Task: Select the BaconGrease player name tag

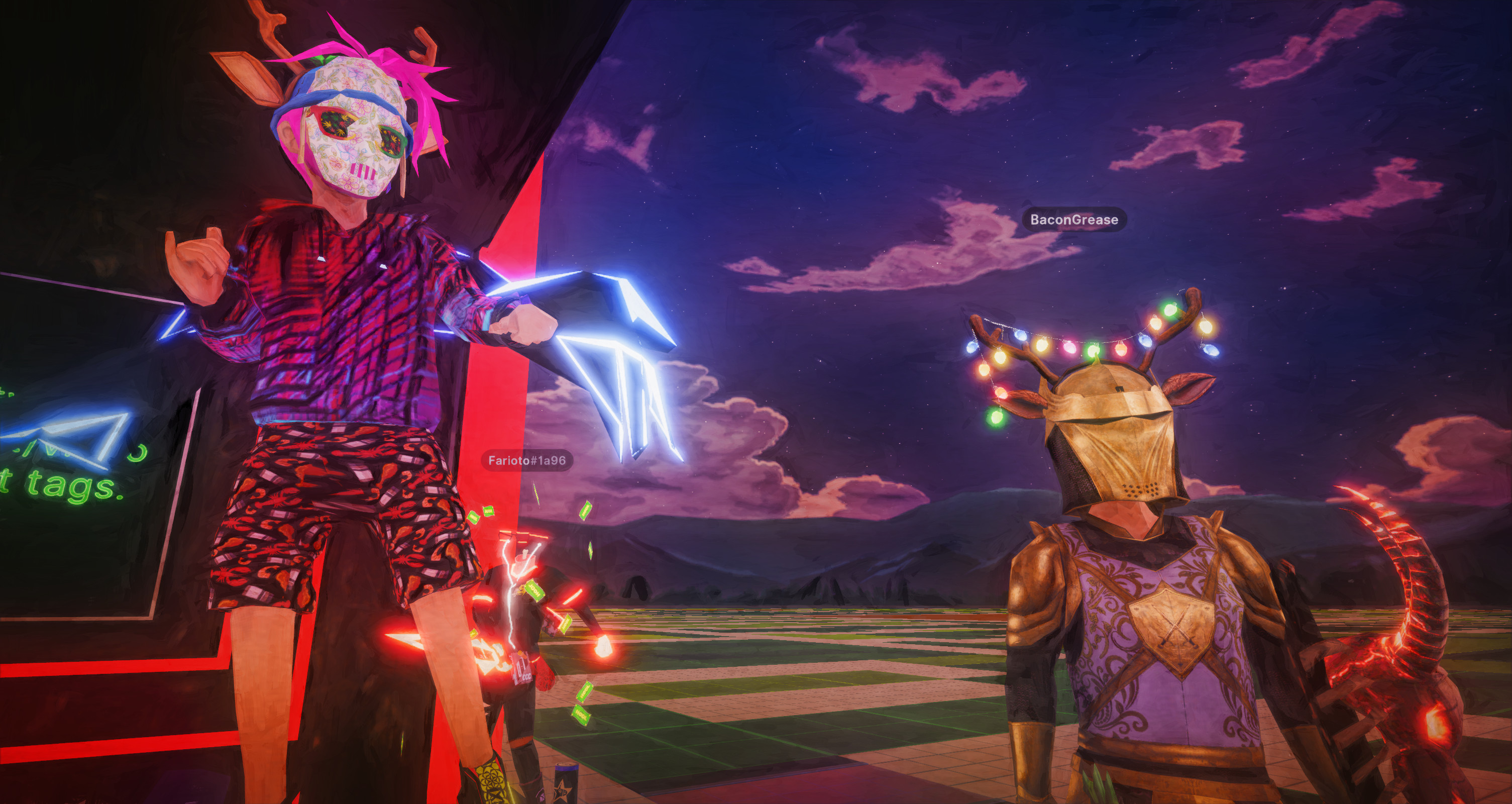Action: [x=1073, y=220]
